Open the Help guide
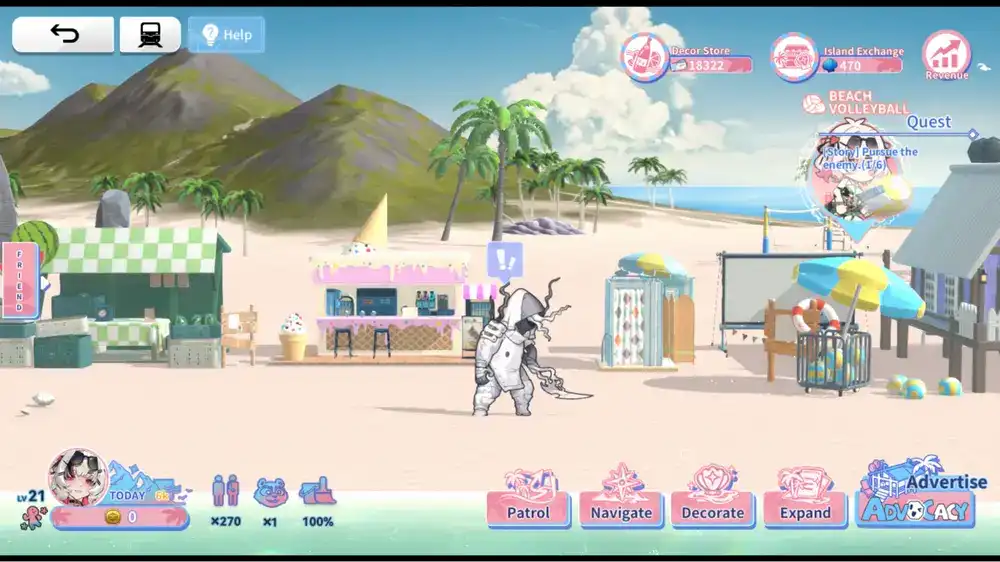 [227, 35]
